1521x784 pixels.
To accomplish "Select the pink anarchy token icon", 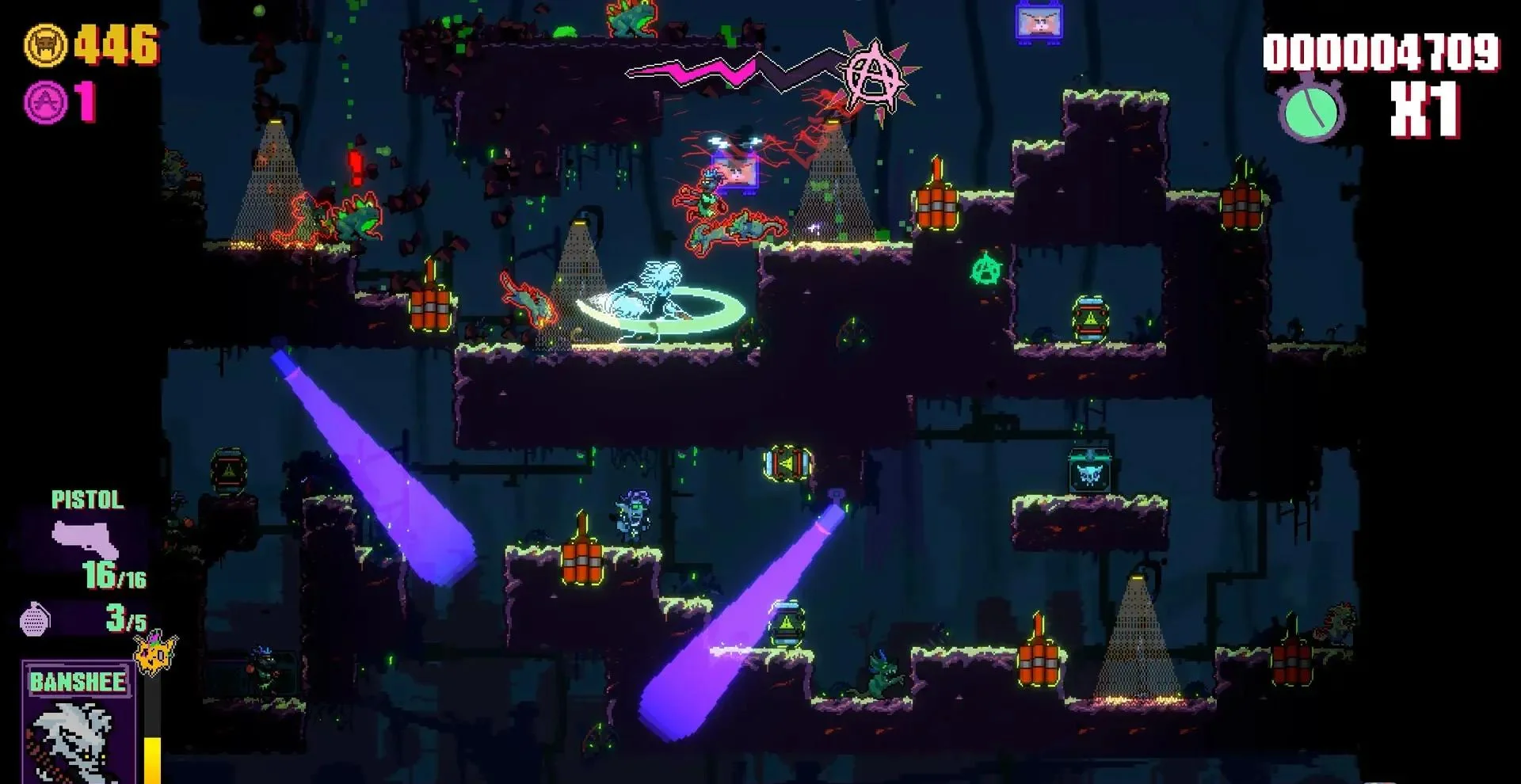I will tap(46, 102).
